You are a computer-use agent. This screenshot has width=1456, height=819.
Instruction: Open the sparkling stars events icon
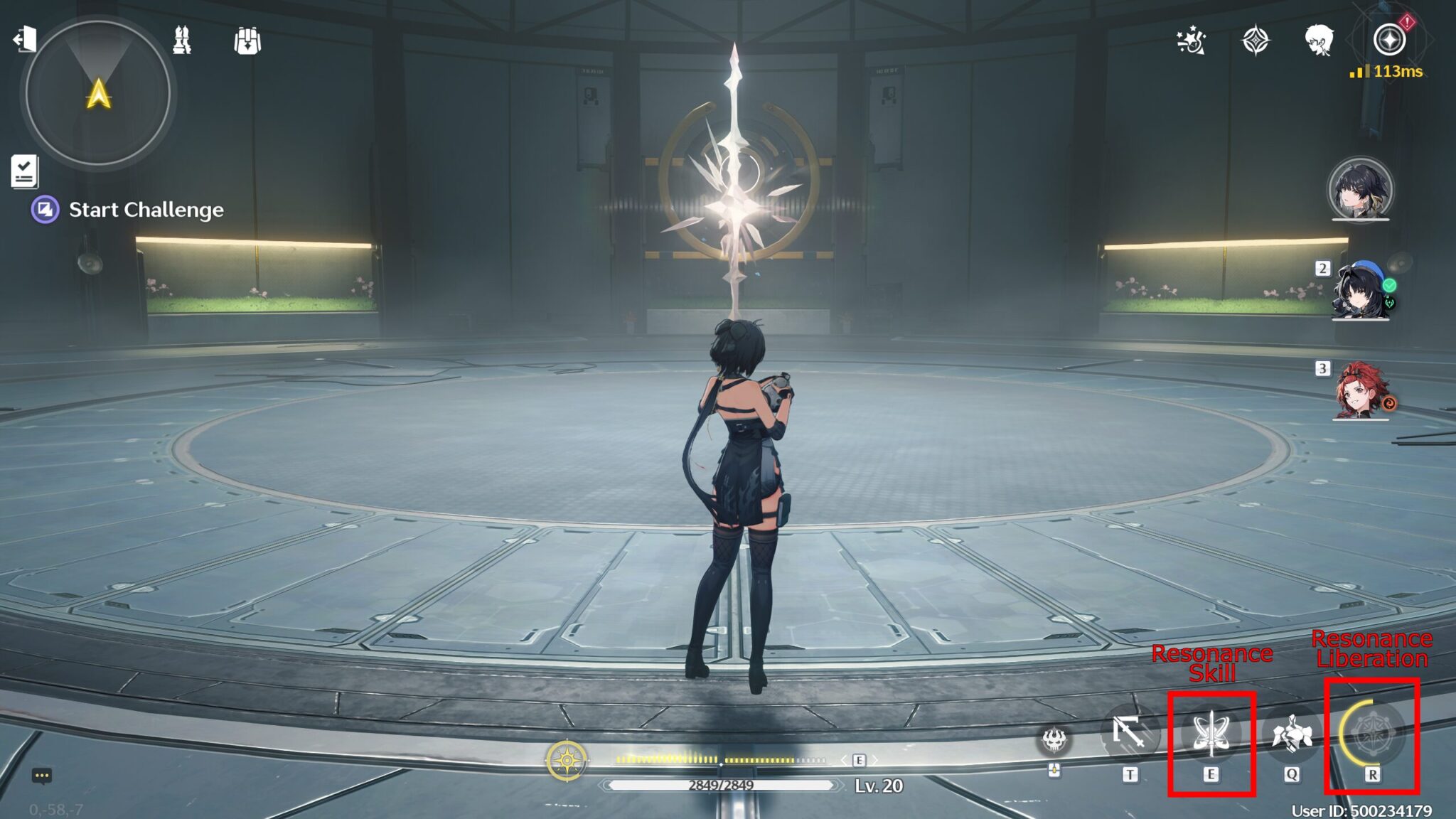coord(1191,41)
